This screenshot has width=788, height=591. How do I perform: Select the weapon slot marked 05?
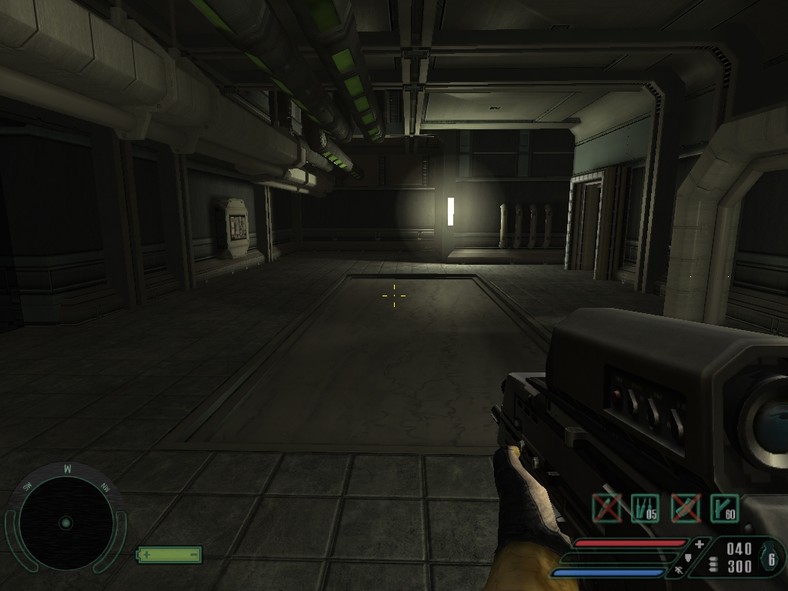pos(645,508)
